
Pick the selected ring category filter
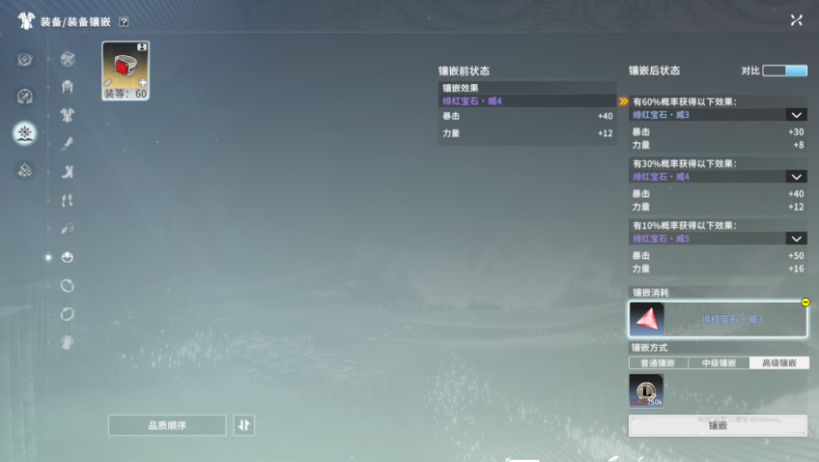pos(68,257)
